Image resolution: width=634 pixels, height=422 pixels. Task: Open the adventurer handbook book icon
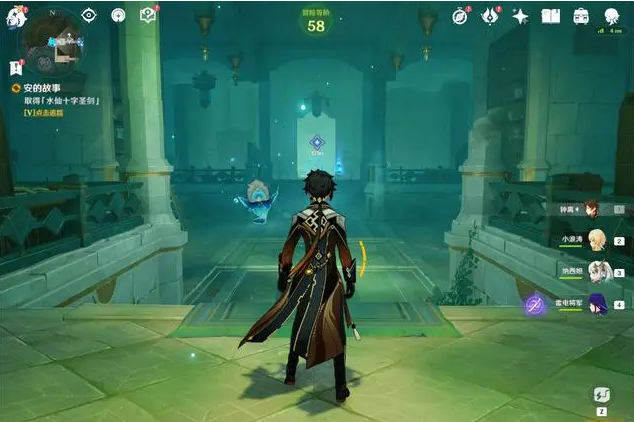(550, 15)
